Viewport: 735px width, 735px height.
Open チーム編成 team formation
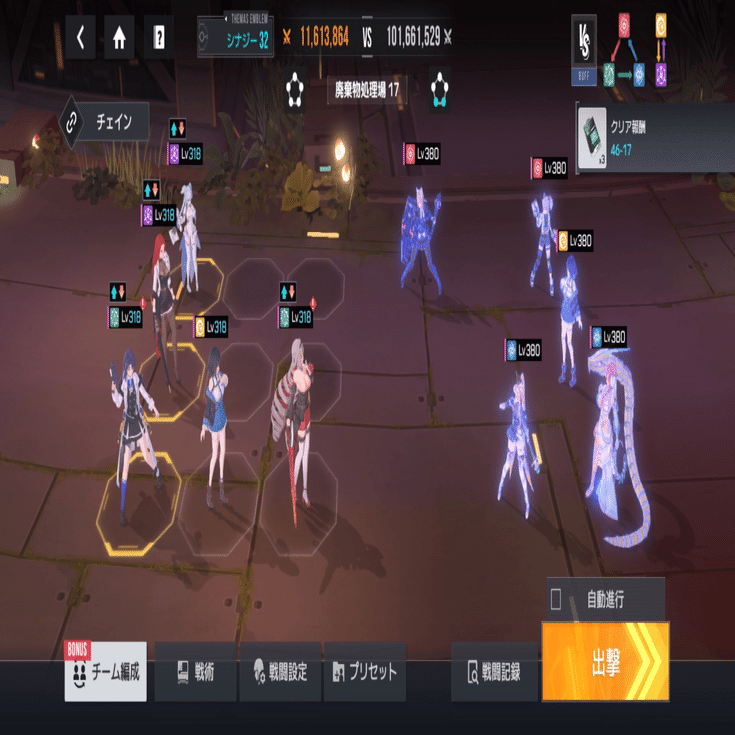pyautogui.click(x=106, y=671)
